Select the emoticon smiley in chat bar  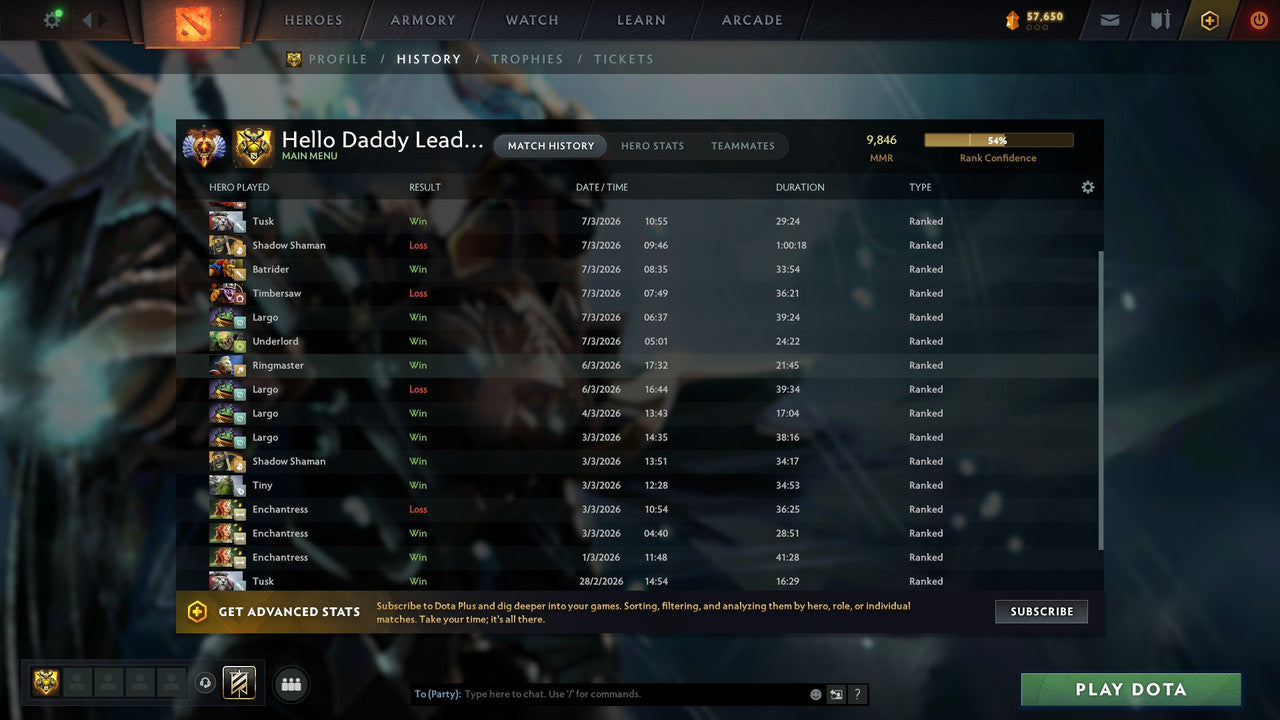click(x=815, y=693)
